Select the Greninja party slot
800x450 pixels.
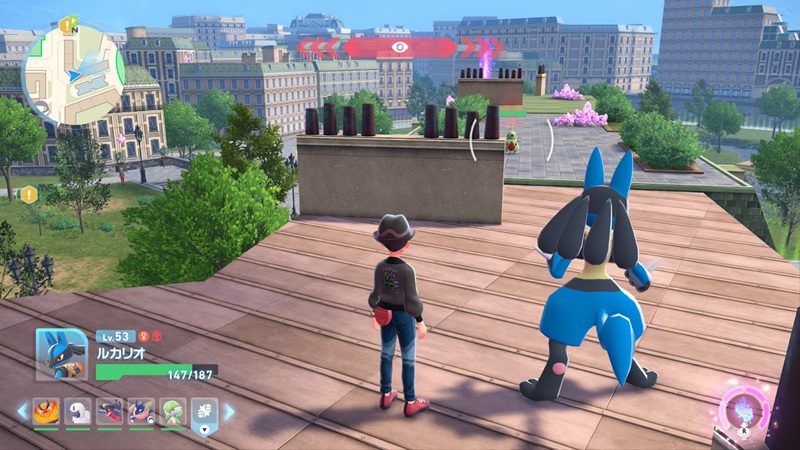(141, 411)
